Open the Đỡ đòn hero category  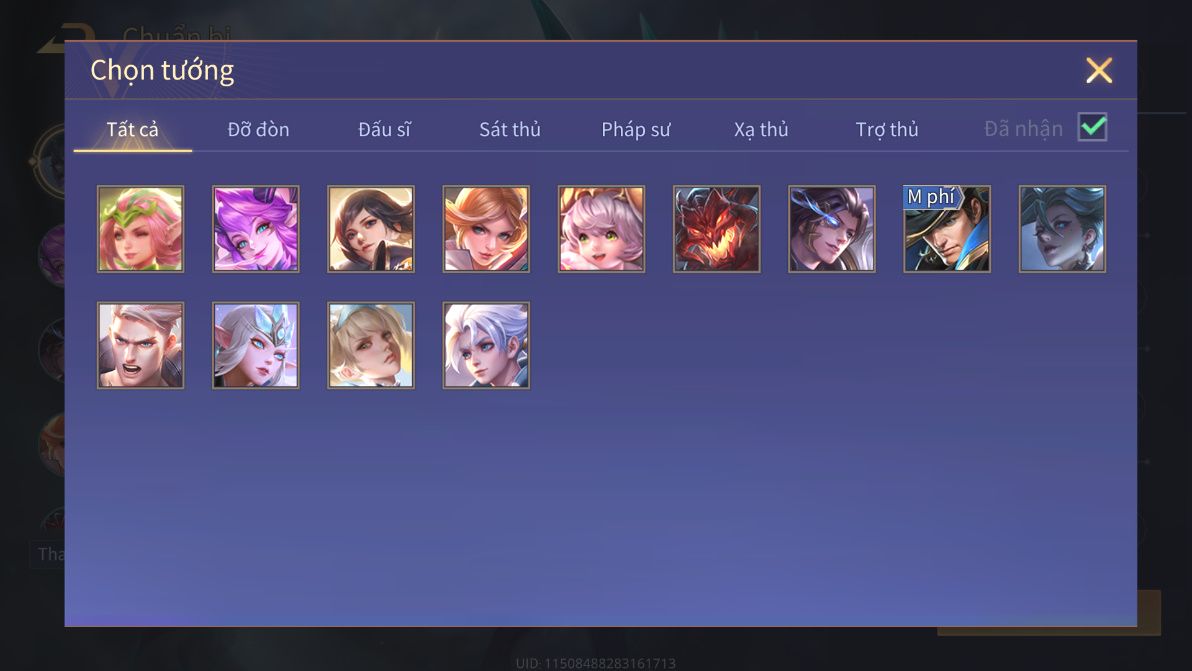[x=258, y=130]
